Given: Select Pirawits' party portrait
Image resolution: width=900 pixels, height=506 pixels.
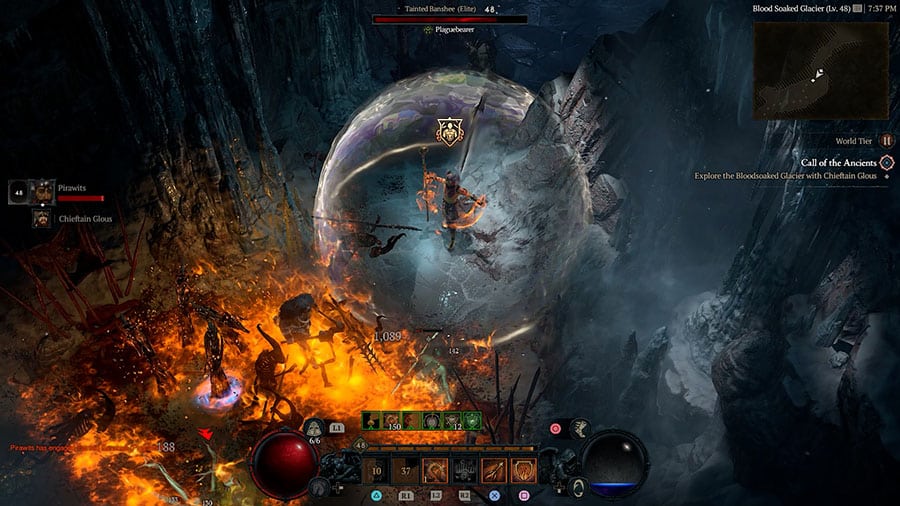Looking at the screenshot, I should (42, 191).
